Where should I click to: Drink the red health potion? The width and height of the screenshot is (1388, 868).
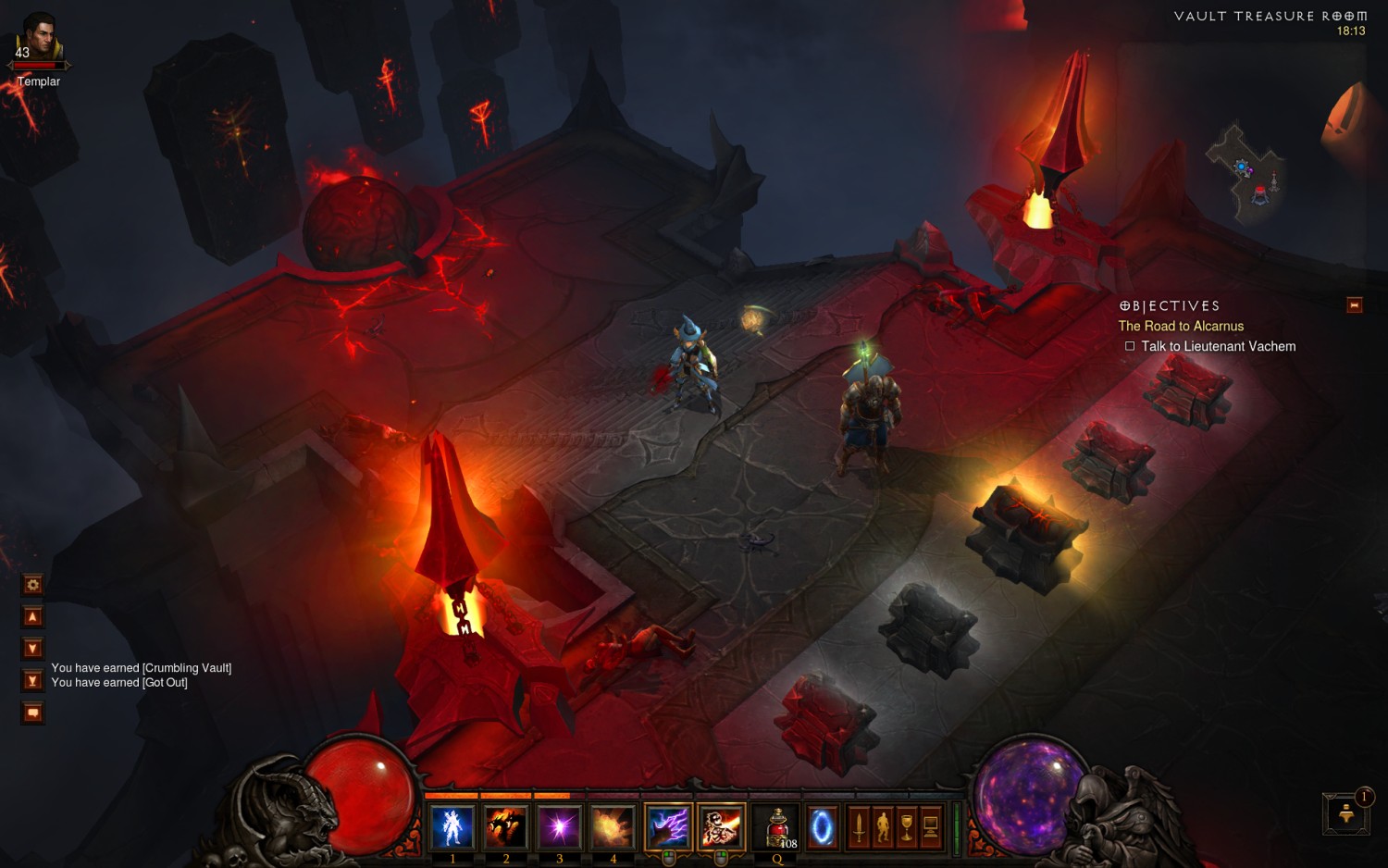[777, 826]
